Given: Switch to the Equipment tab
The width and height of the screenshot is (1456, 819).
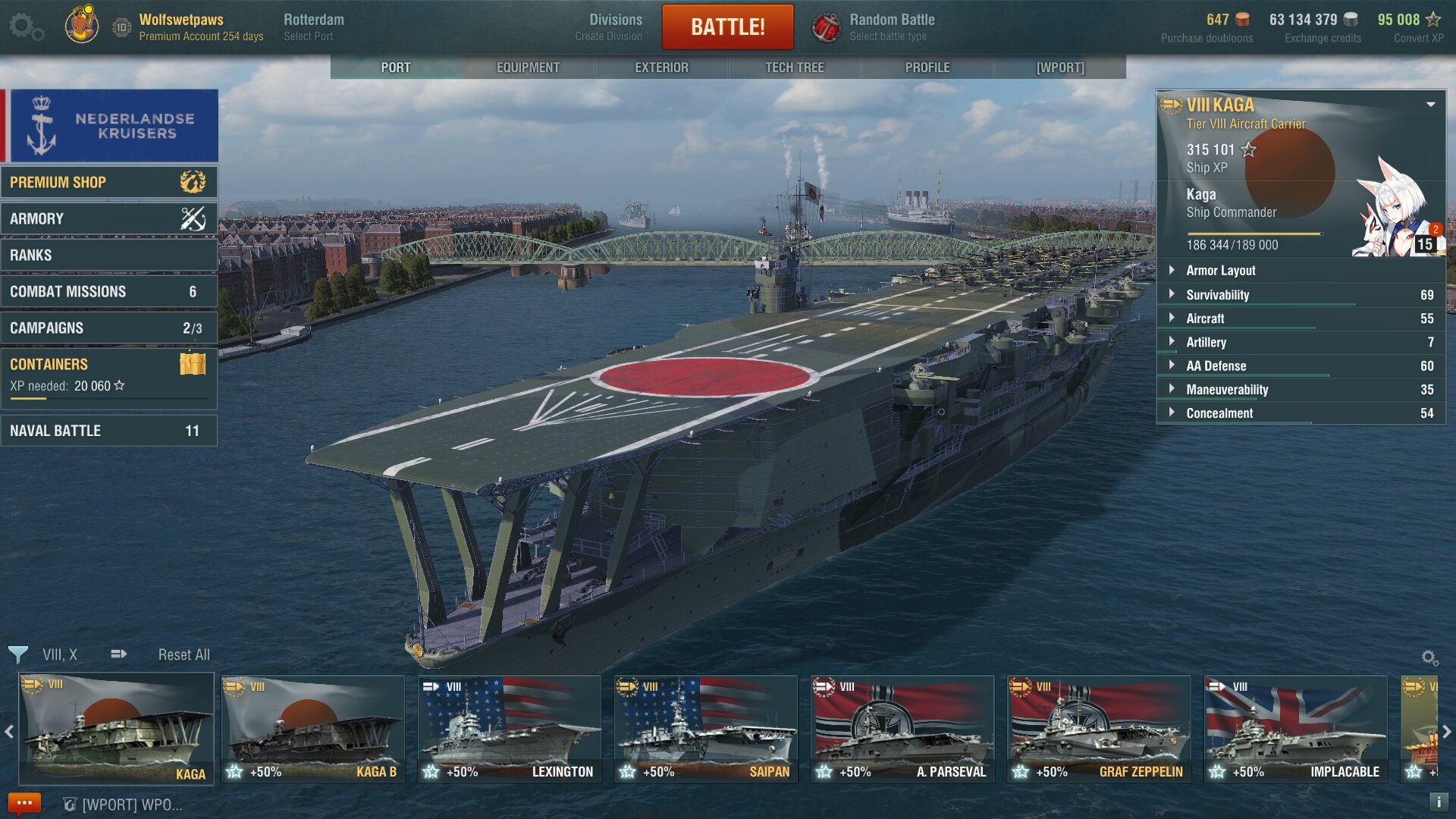Looking at the screenshot, I should pyautogui.click(x=528, y=67).
